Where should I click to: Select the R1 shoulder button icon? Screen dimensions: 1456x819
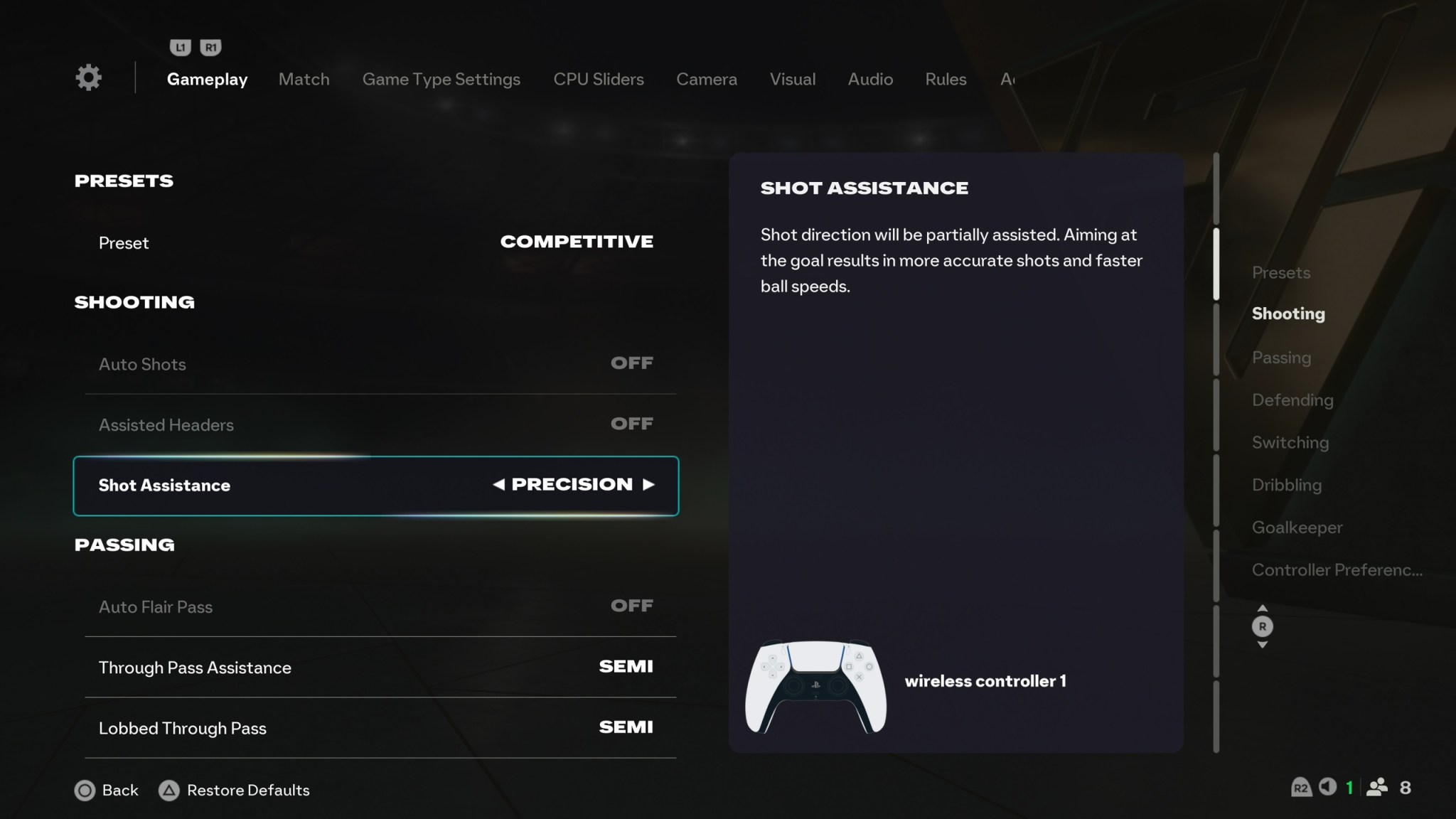coord(210,47)
